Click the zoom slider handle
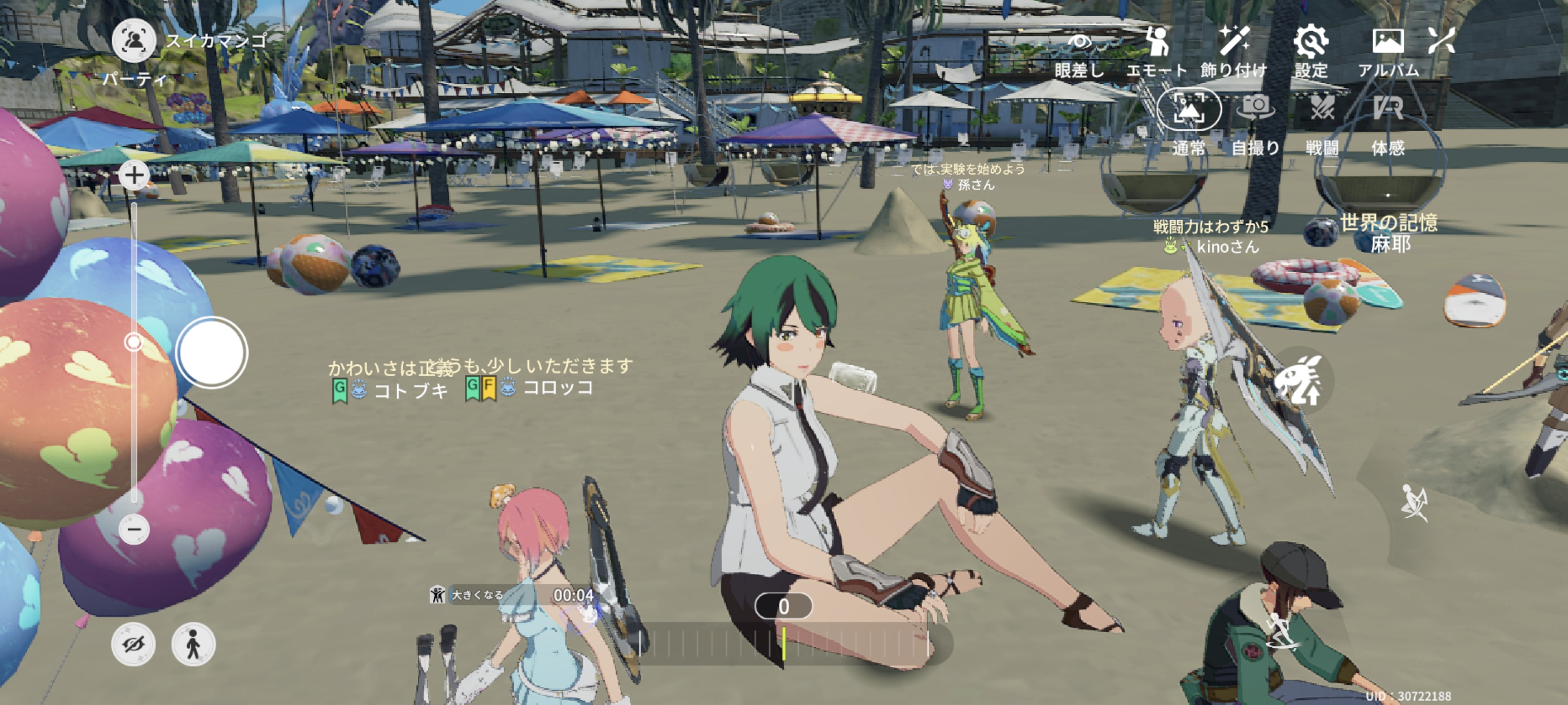Image resolution: width=1568 pixels, height=705 pixels. [x=134, y=342]
